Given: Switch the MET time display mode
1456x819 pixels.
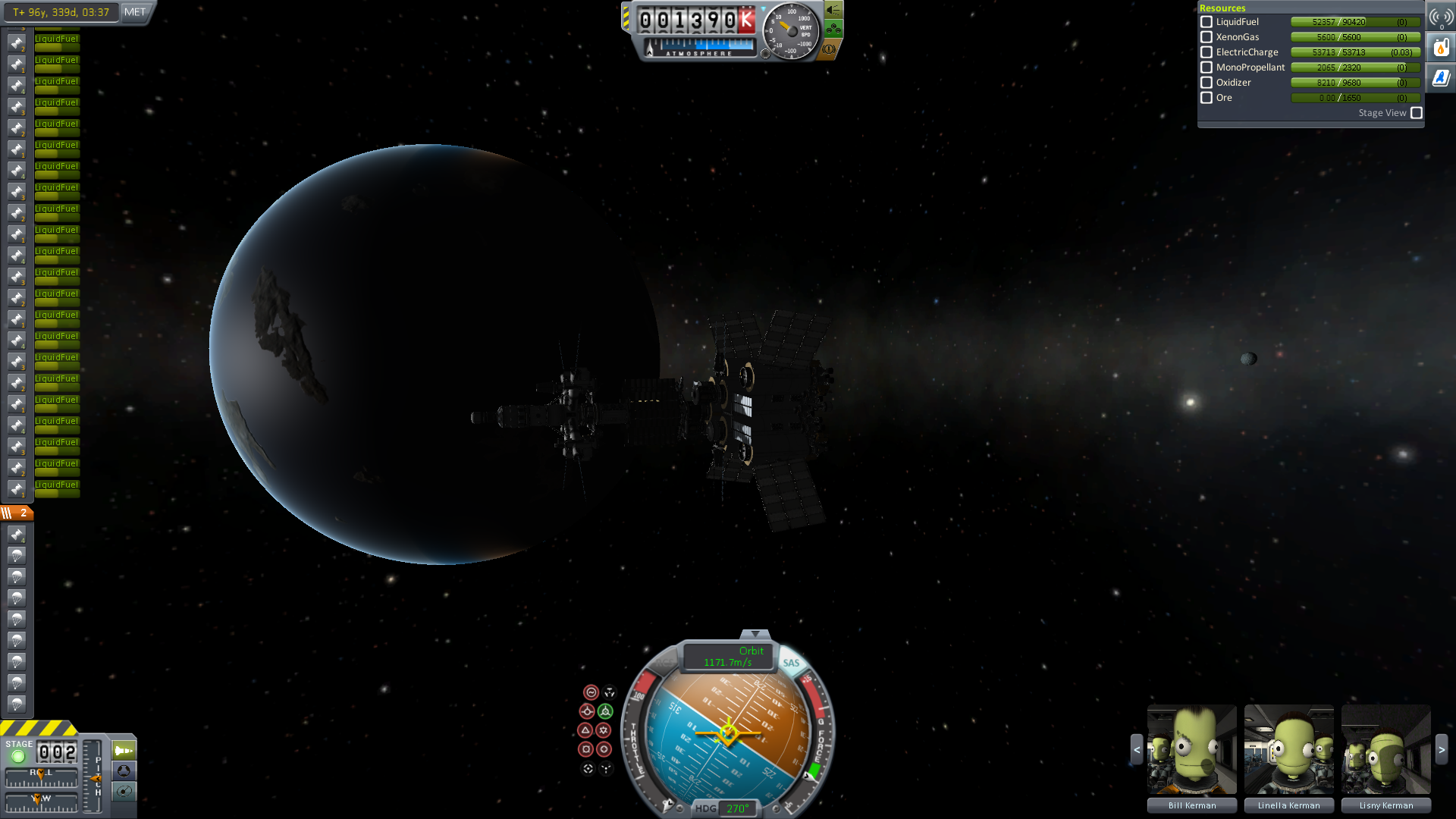Looking at the screenshot, I should pos(135,12).
